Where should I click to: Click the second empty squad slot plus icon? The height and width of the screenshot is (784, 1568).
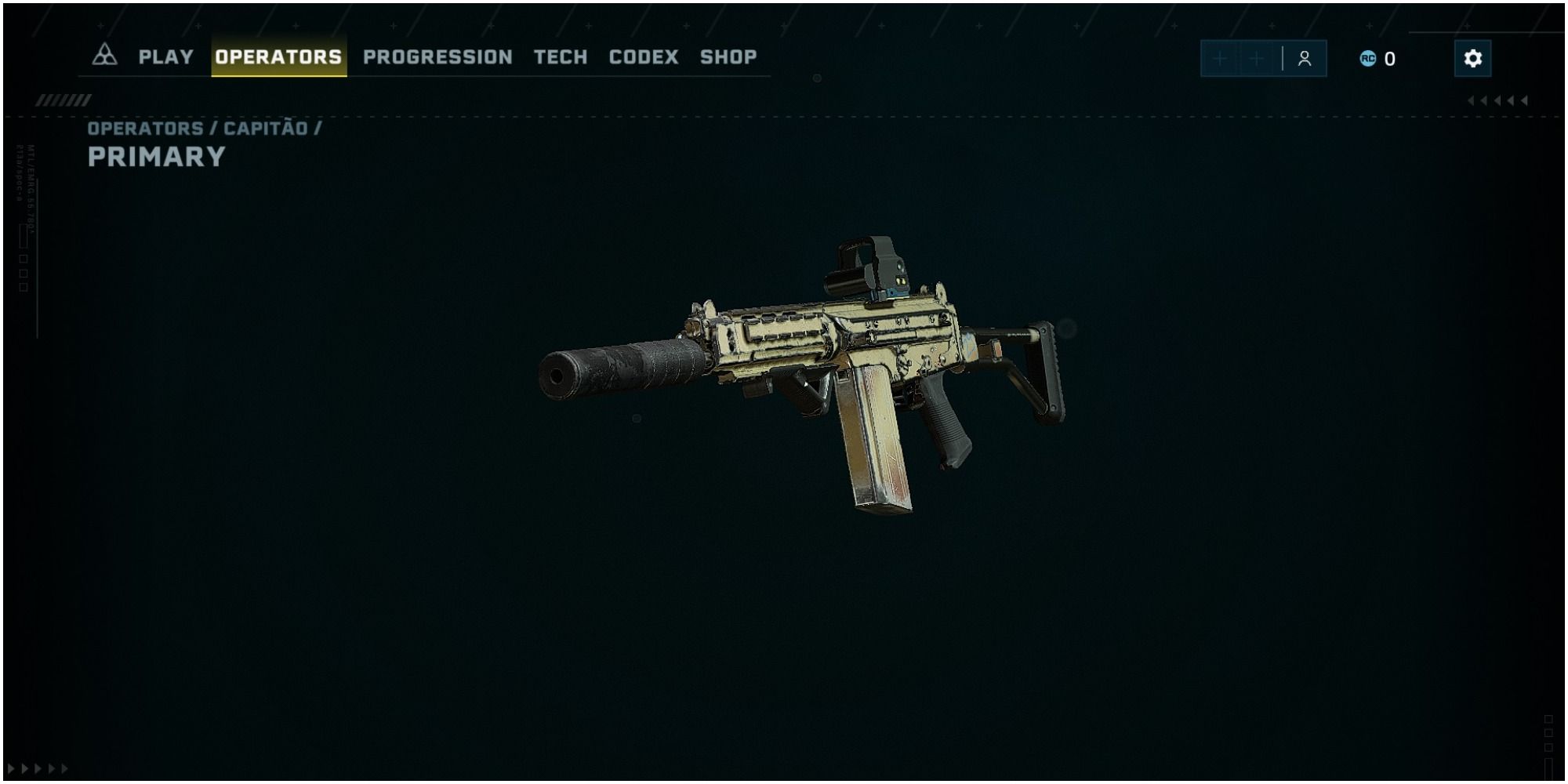1257,59
